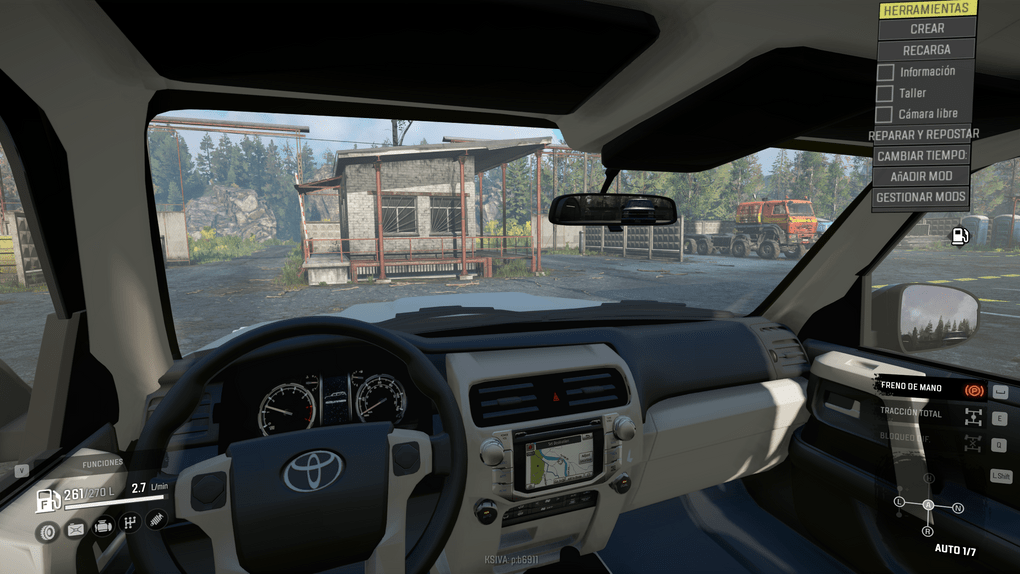Viewport: 1020px width, 574px height.
Task: Enable the Taller checkbox
Action: (x=885, y=93)
